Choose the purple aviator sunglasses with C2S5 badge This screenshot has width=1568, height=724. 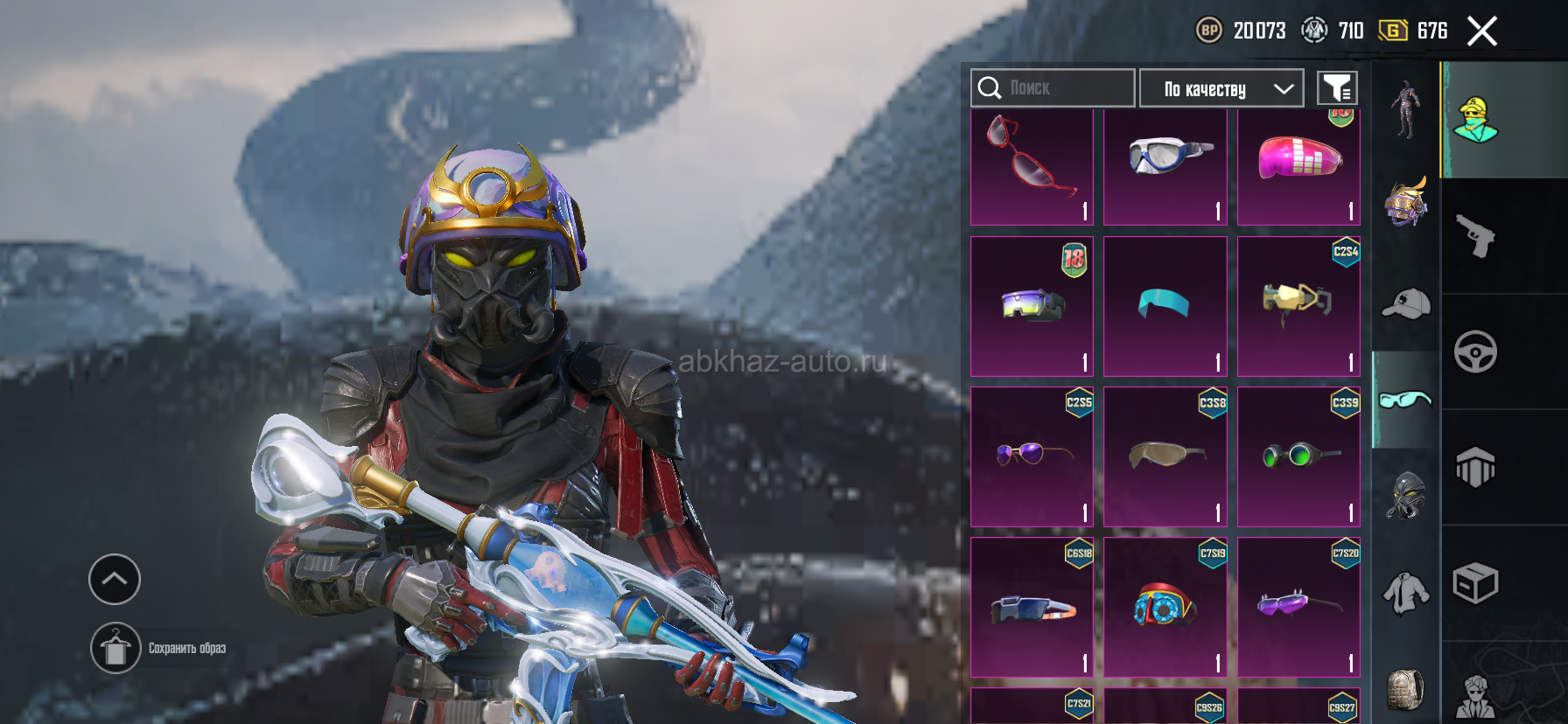(x=1032, y=456)
